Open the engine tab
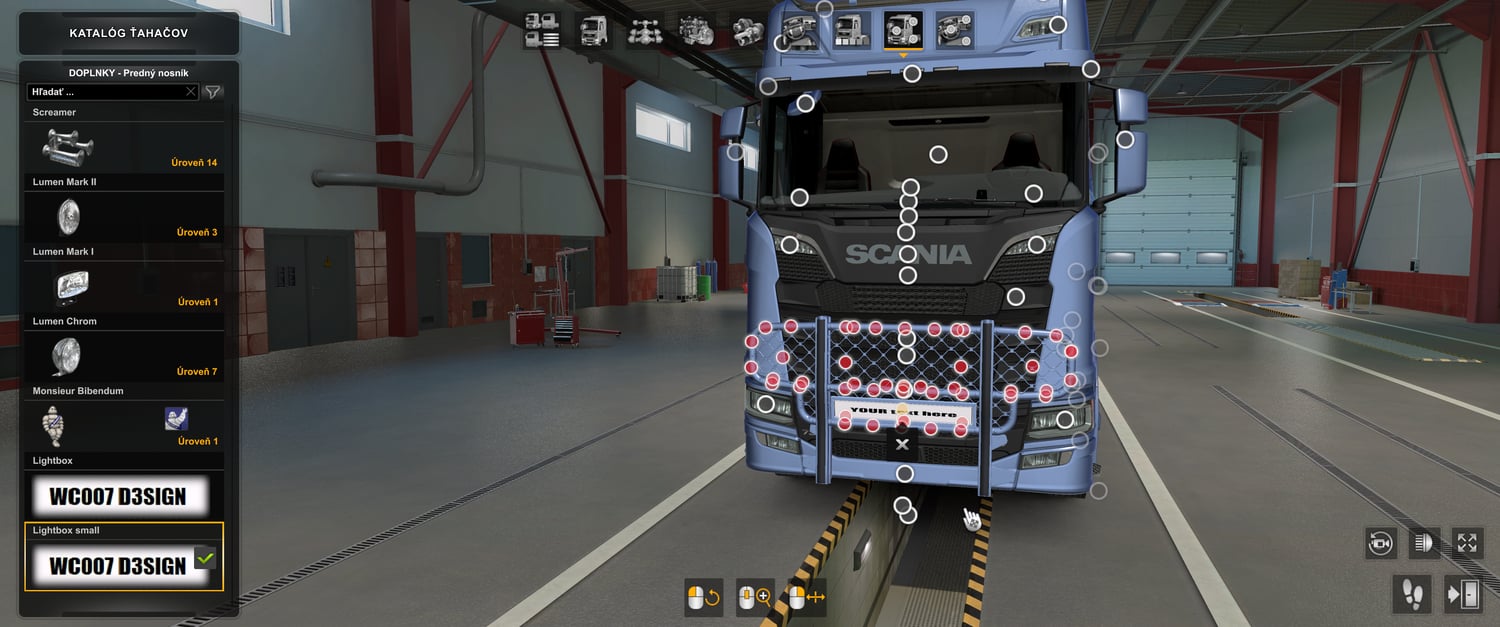Screen dimensions: 1500x627 point(696,30)
